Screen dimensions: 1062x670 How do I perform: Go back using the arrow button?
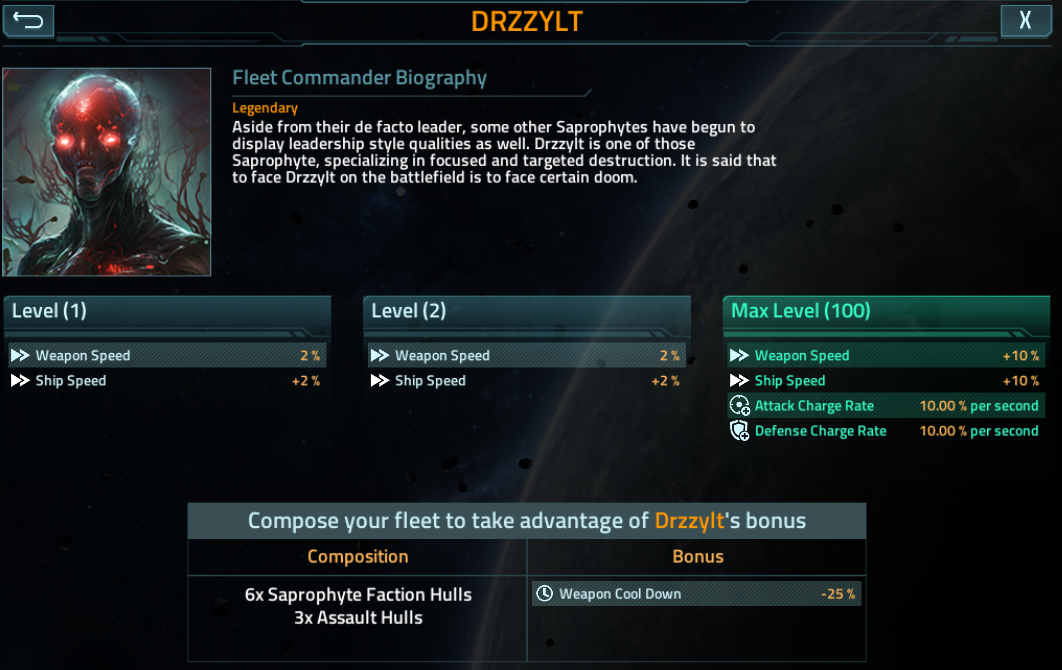28,20
